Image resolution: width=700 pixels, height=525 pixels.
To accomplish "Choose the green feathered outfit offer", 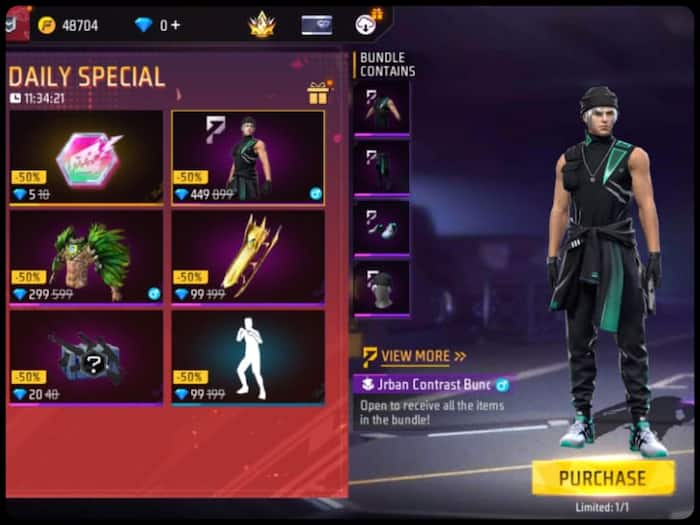I will (86, 256).
